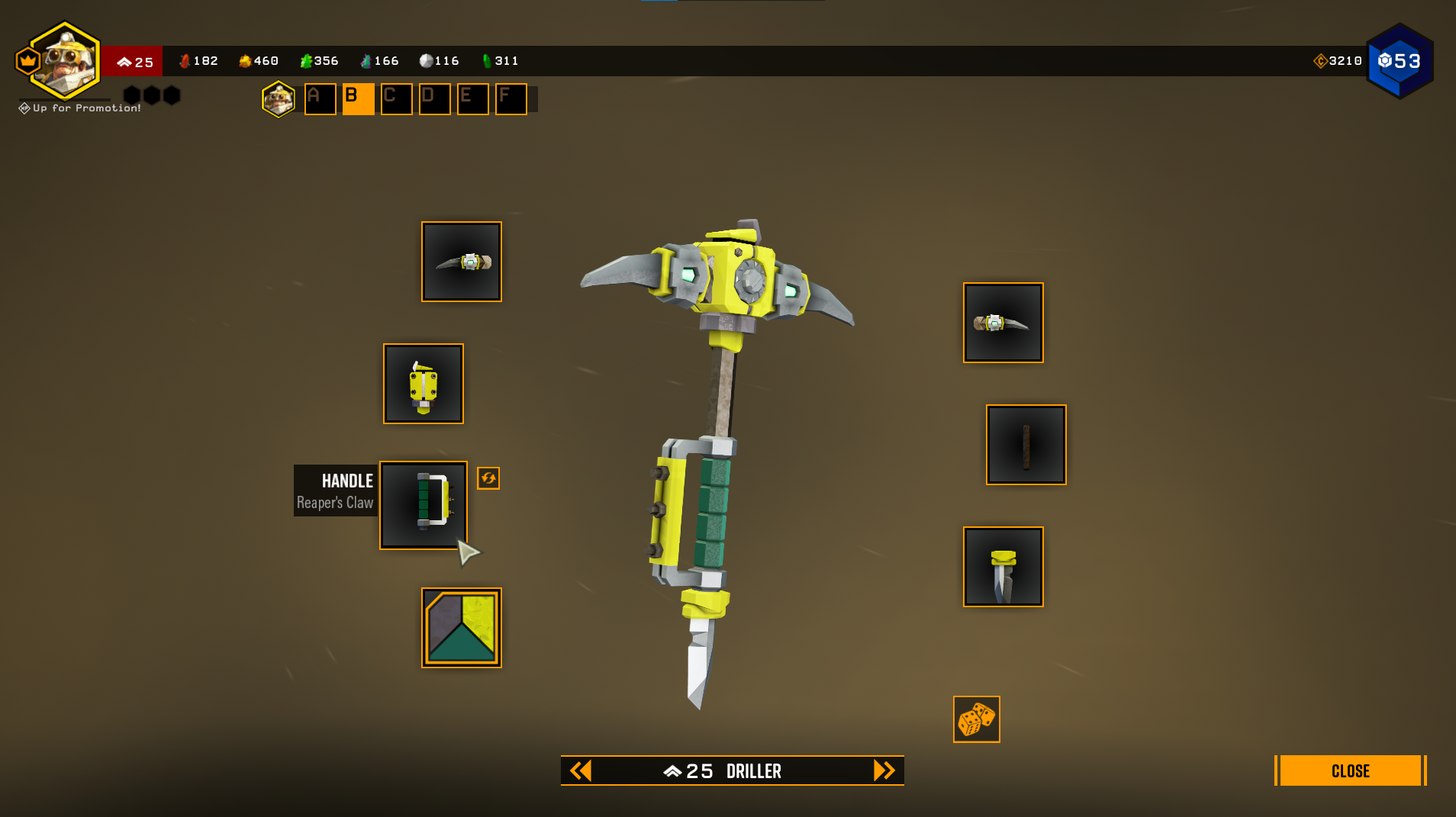1456x817 pixels.
Task: Open the pommel spike slot
Action: tap(1003, 567)
